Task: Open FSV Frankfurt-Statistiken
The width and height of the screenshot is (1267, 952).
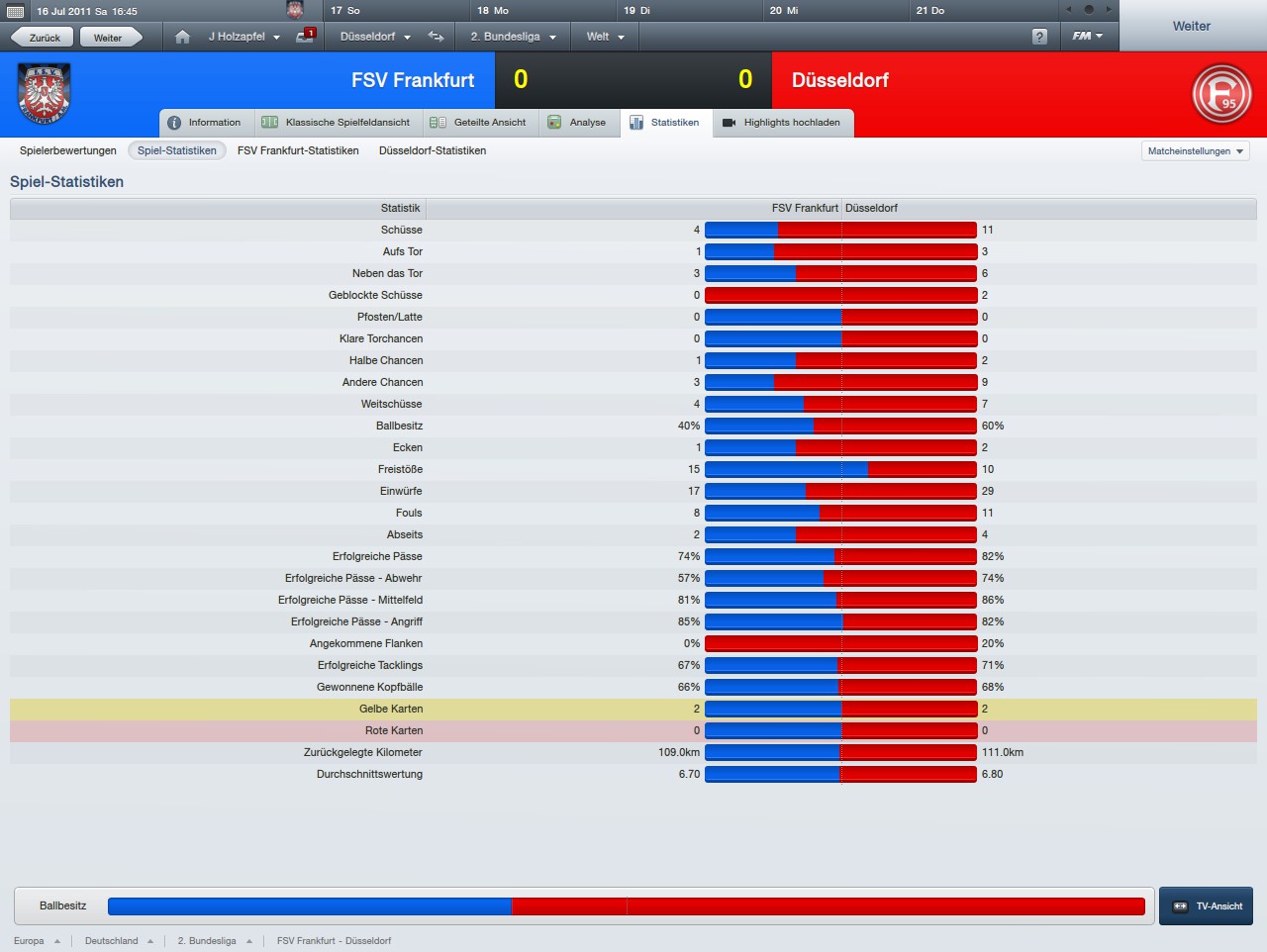Action: click(298, 150)
